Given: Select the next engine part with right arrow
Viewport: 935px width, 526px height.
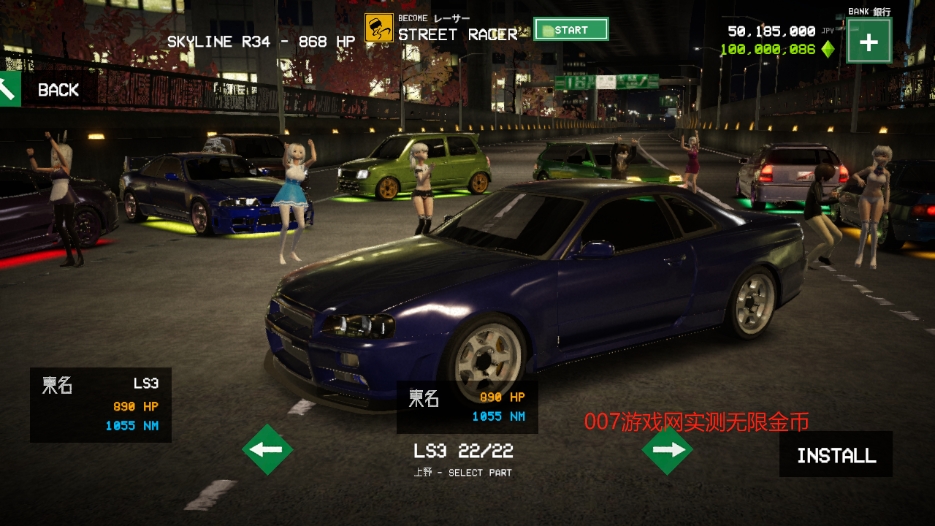Looking at the screenshot, I should (x=668, y=450).
